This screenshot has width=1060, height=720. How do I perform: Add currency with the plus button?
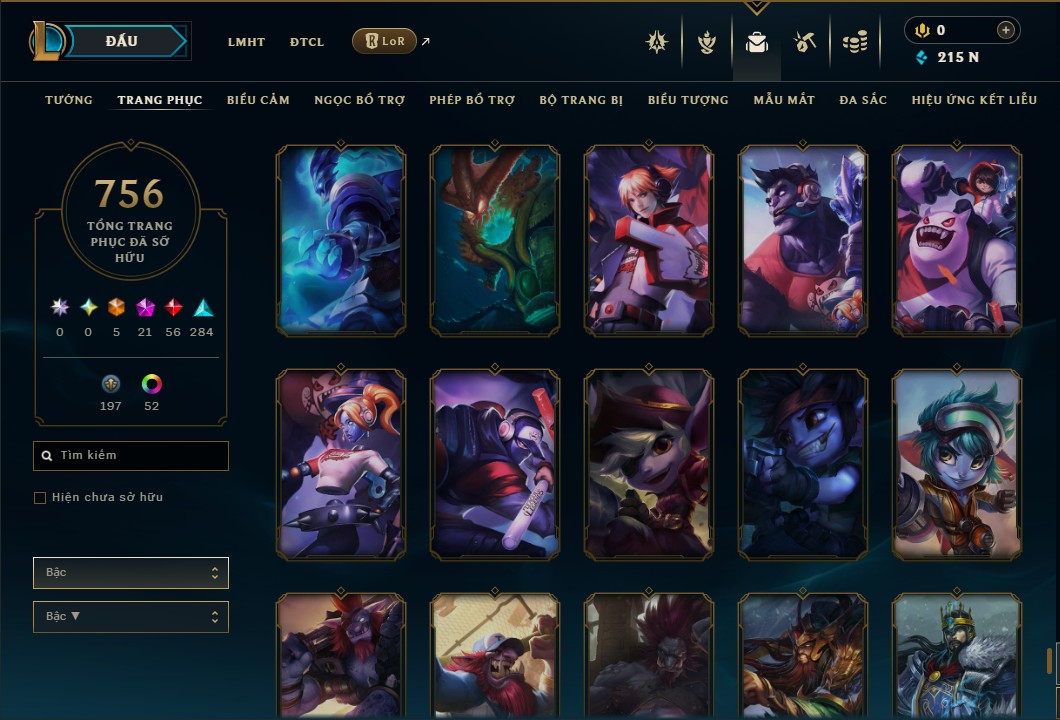tap(1005, 30)
